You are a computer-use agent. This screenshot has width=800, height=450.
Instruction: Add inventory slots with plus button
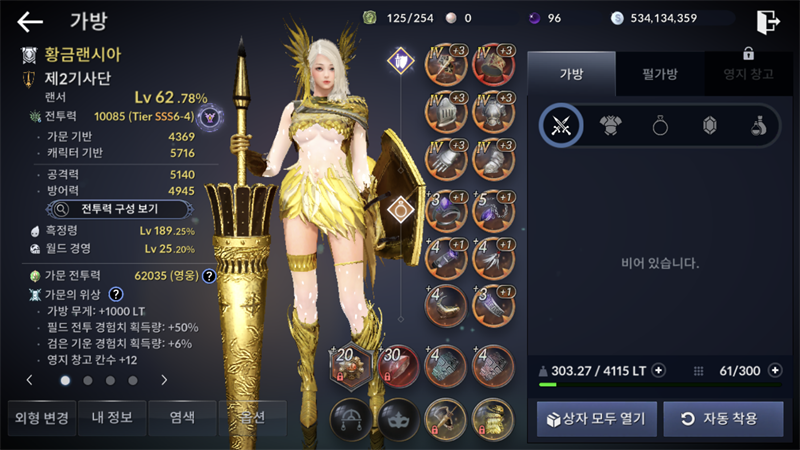(775, 370)
